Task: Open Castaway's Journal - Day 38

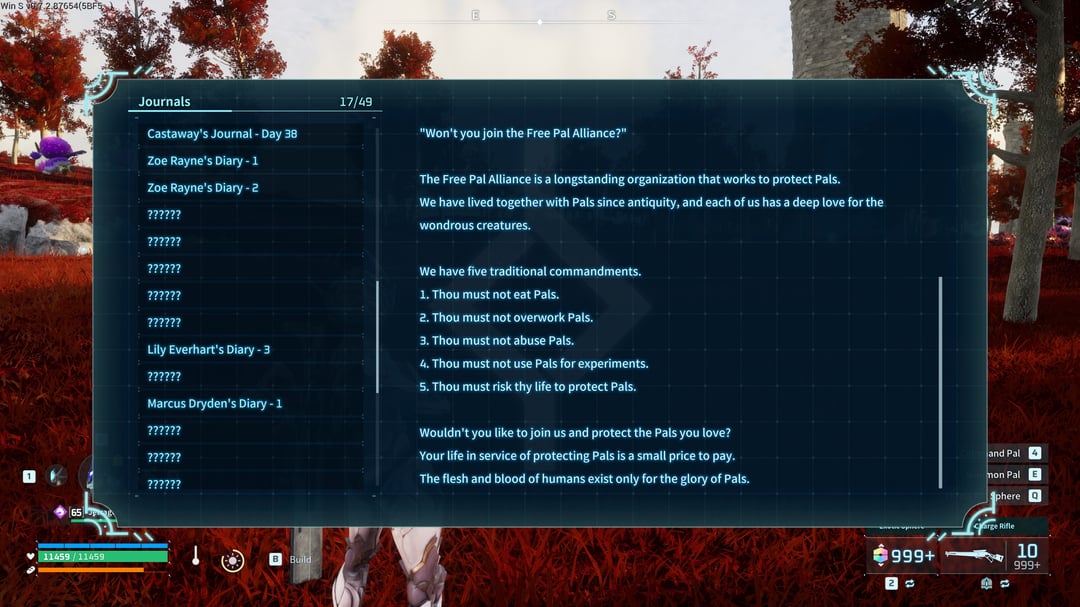Action: pos(222,134)
